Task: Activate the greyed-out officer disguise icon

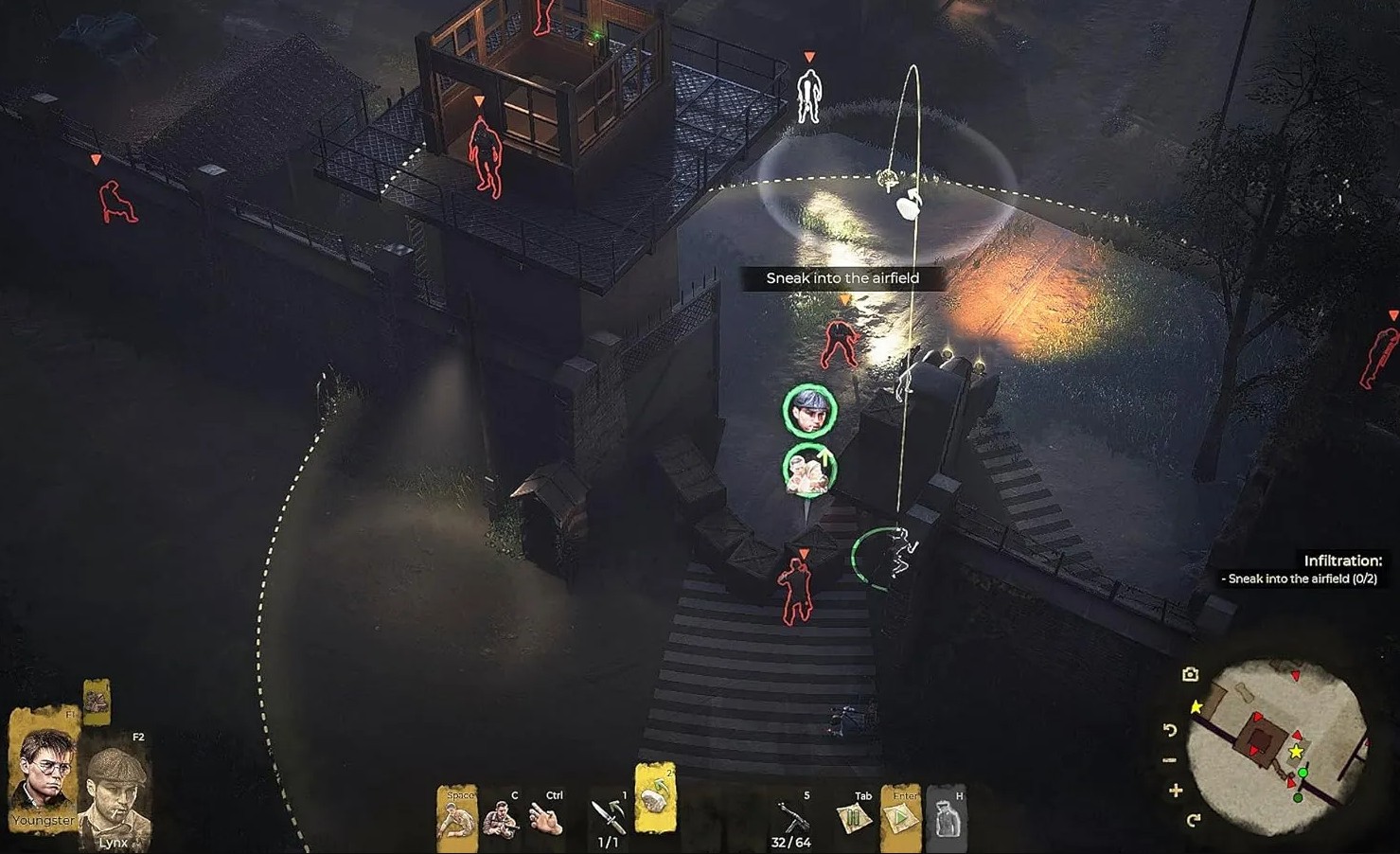Action: click(x=945, y=817)
